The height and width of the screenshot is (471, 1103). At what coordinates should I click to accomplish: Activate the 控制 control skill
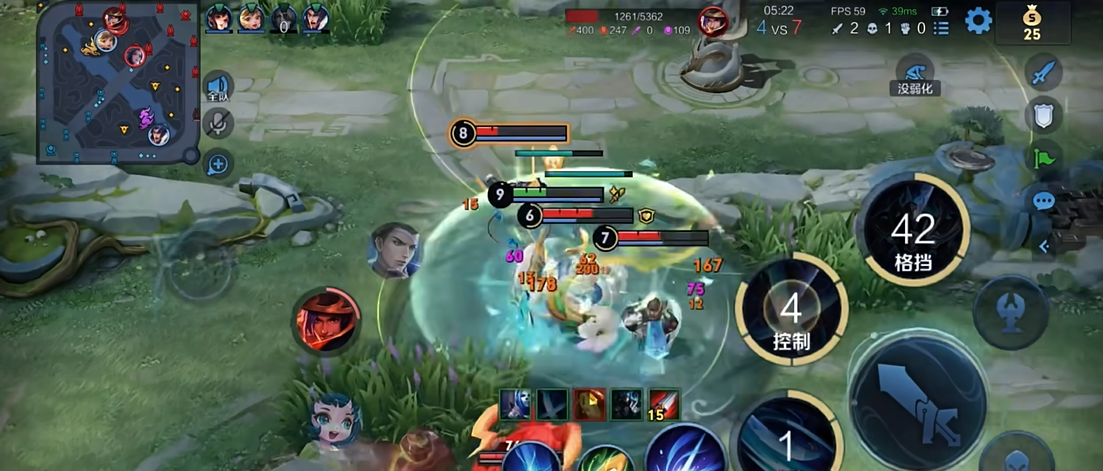791,309
